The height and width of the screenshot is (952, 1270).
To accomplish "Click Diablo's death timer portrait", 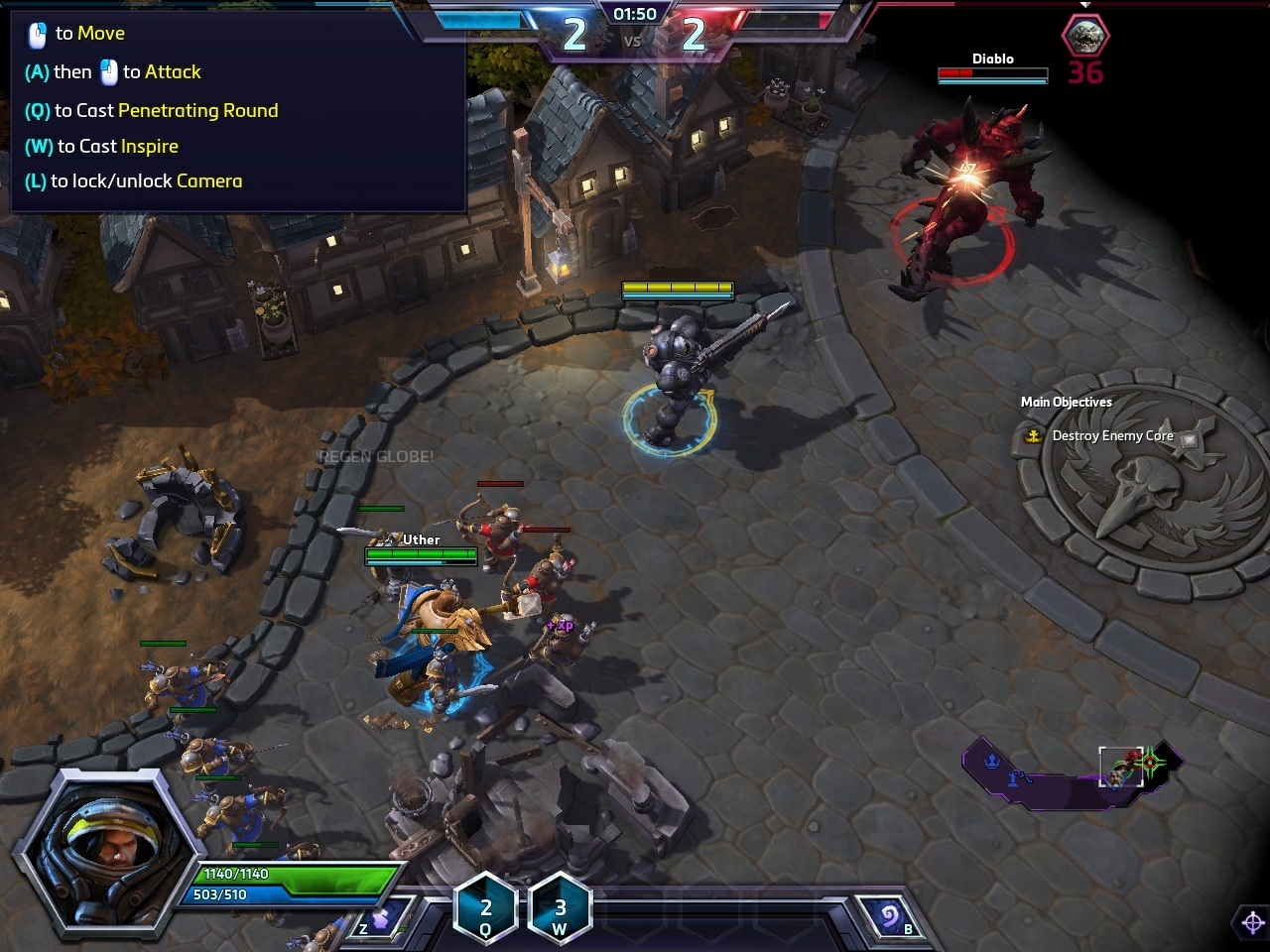I will 1085,37.
